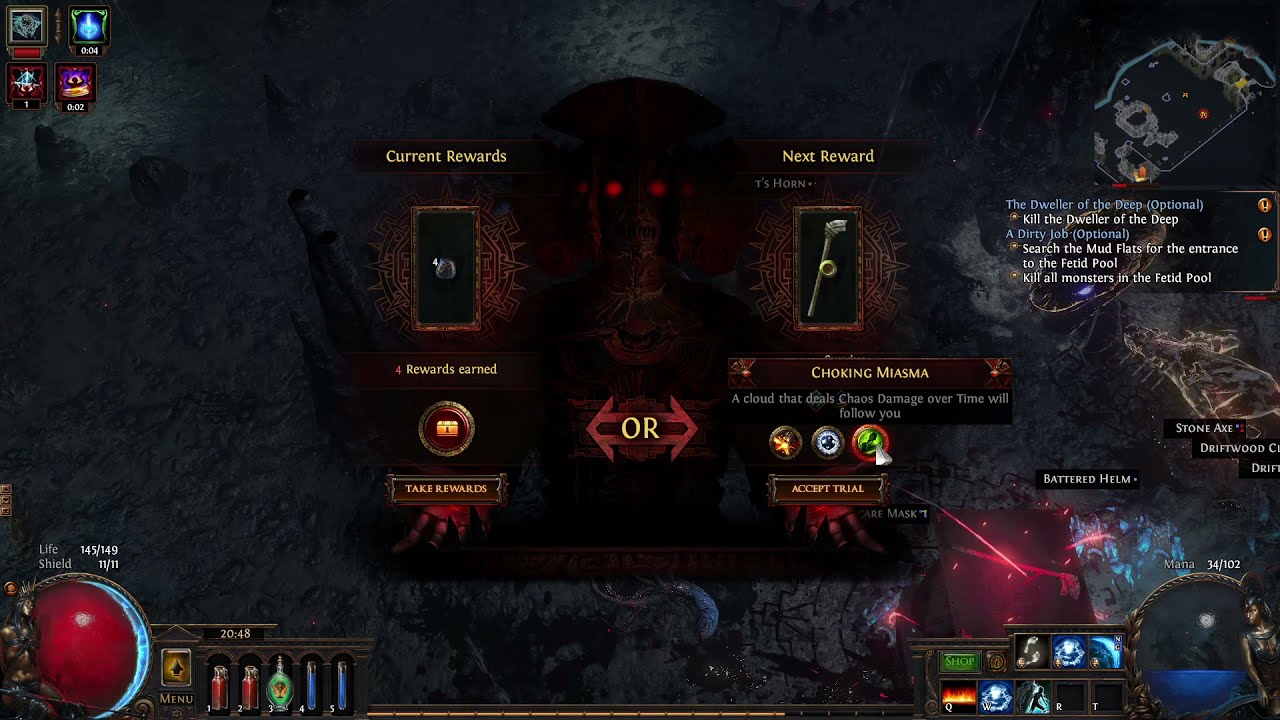Drink the life flask in slot 1
The height and width of the screenshot is (720, 1280).
[218, 683]
